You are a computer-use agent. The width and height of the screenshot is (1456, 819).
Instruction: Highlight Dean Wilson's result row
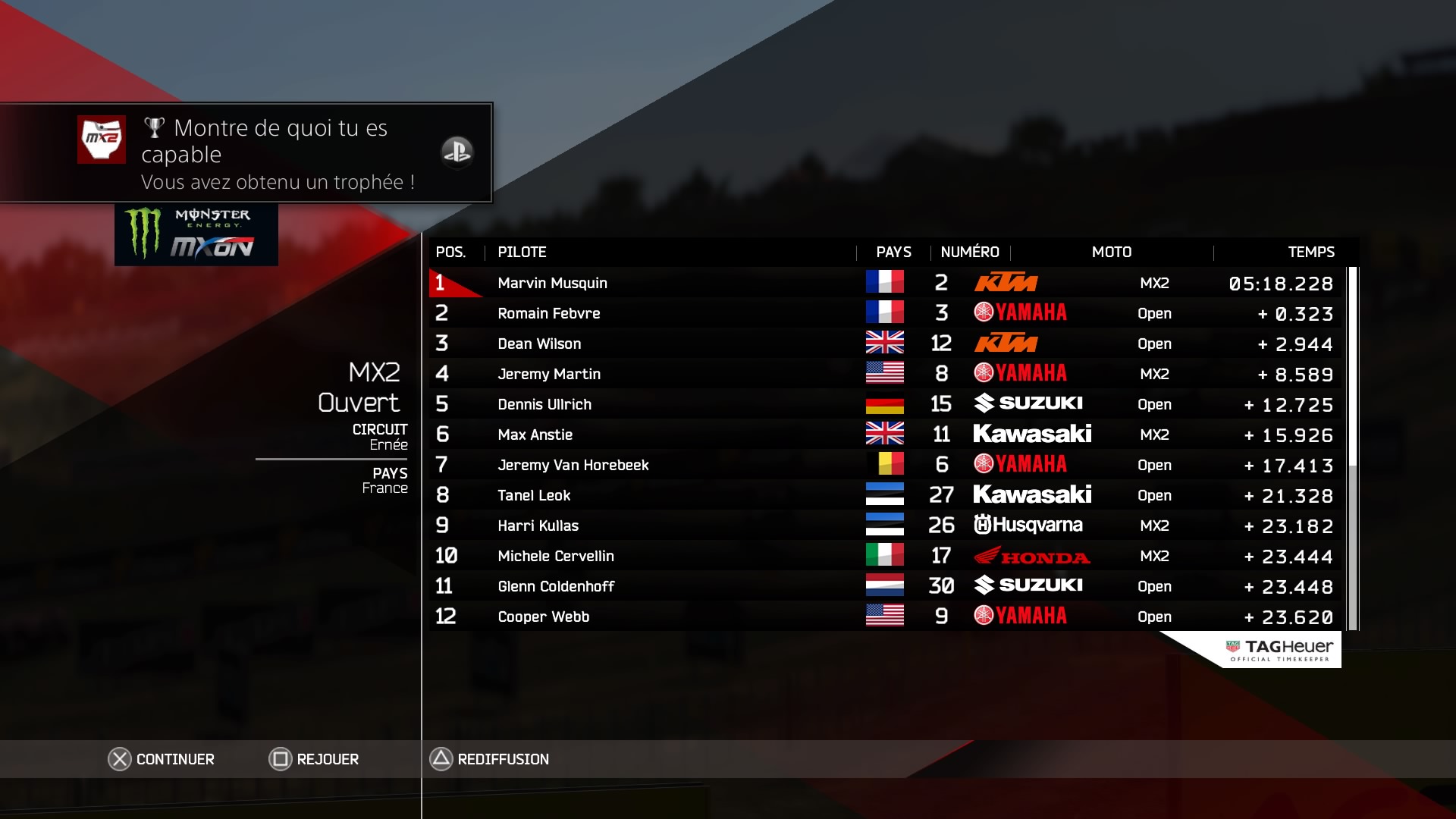(x=884, y=344)
